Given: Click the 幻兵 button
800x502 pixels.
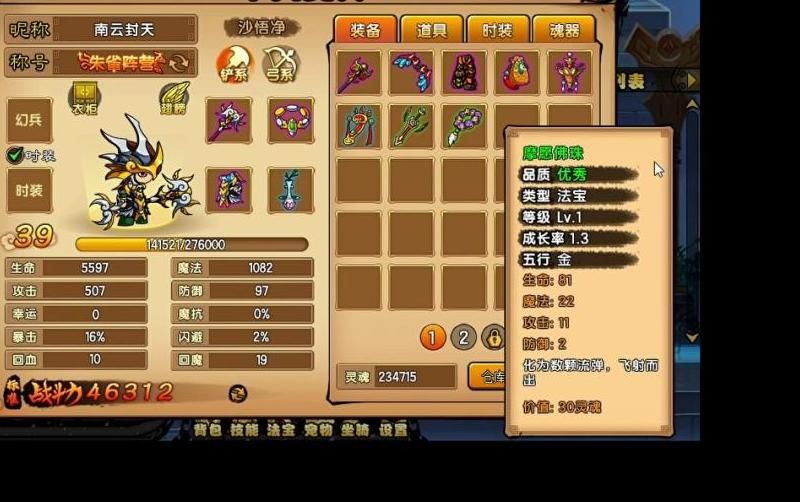Looking at the screenshot, I should [29, 120].
